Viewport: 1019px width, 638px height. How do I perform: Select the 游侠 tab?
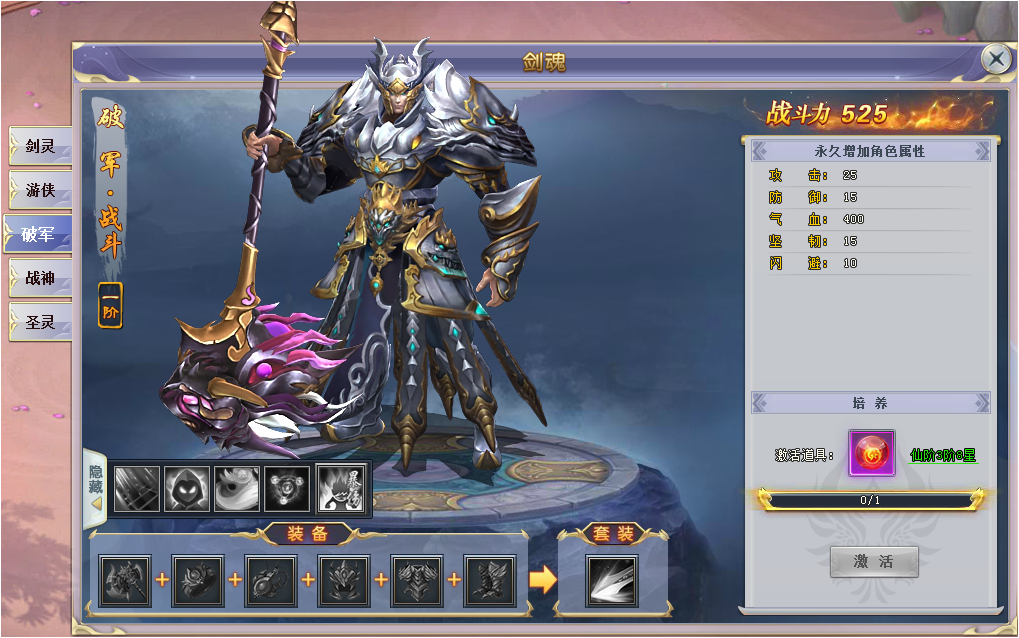(x=40, y=190)
